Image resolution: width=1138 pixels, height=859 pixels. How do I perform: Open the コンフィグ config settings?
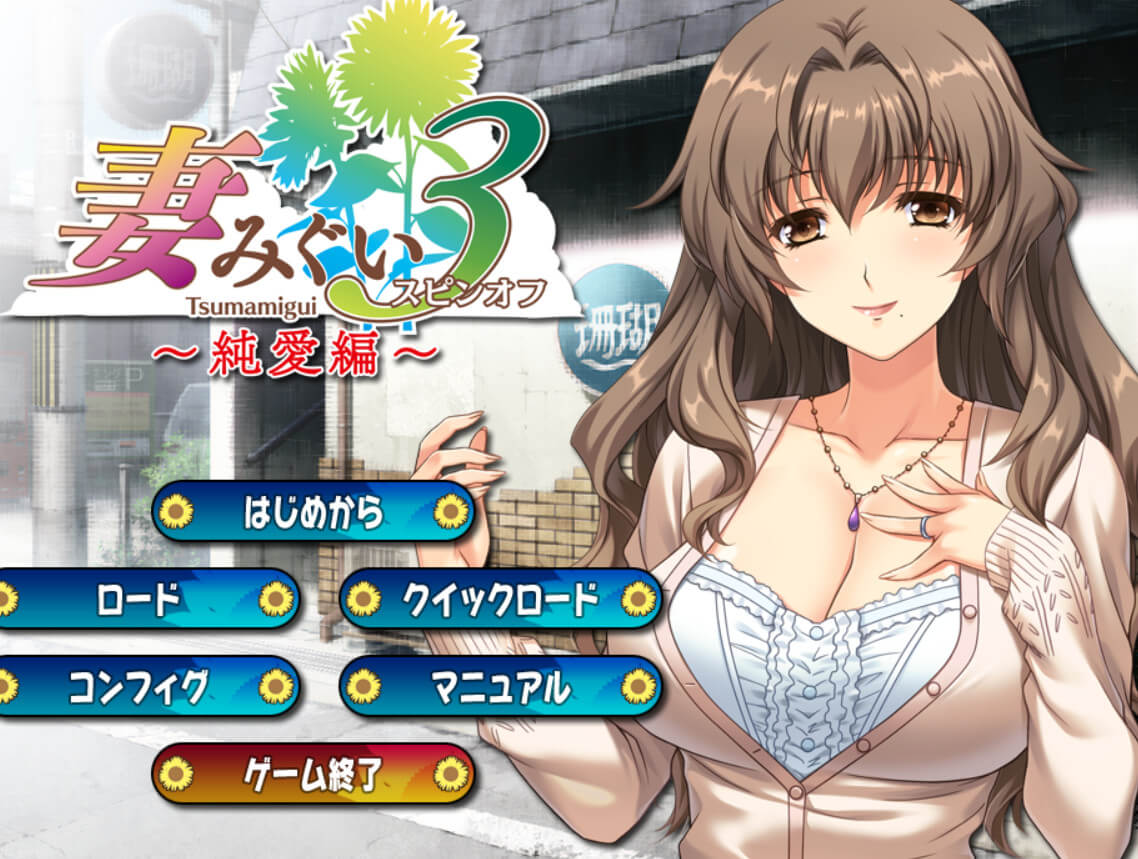(x=140, y=686)
